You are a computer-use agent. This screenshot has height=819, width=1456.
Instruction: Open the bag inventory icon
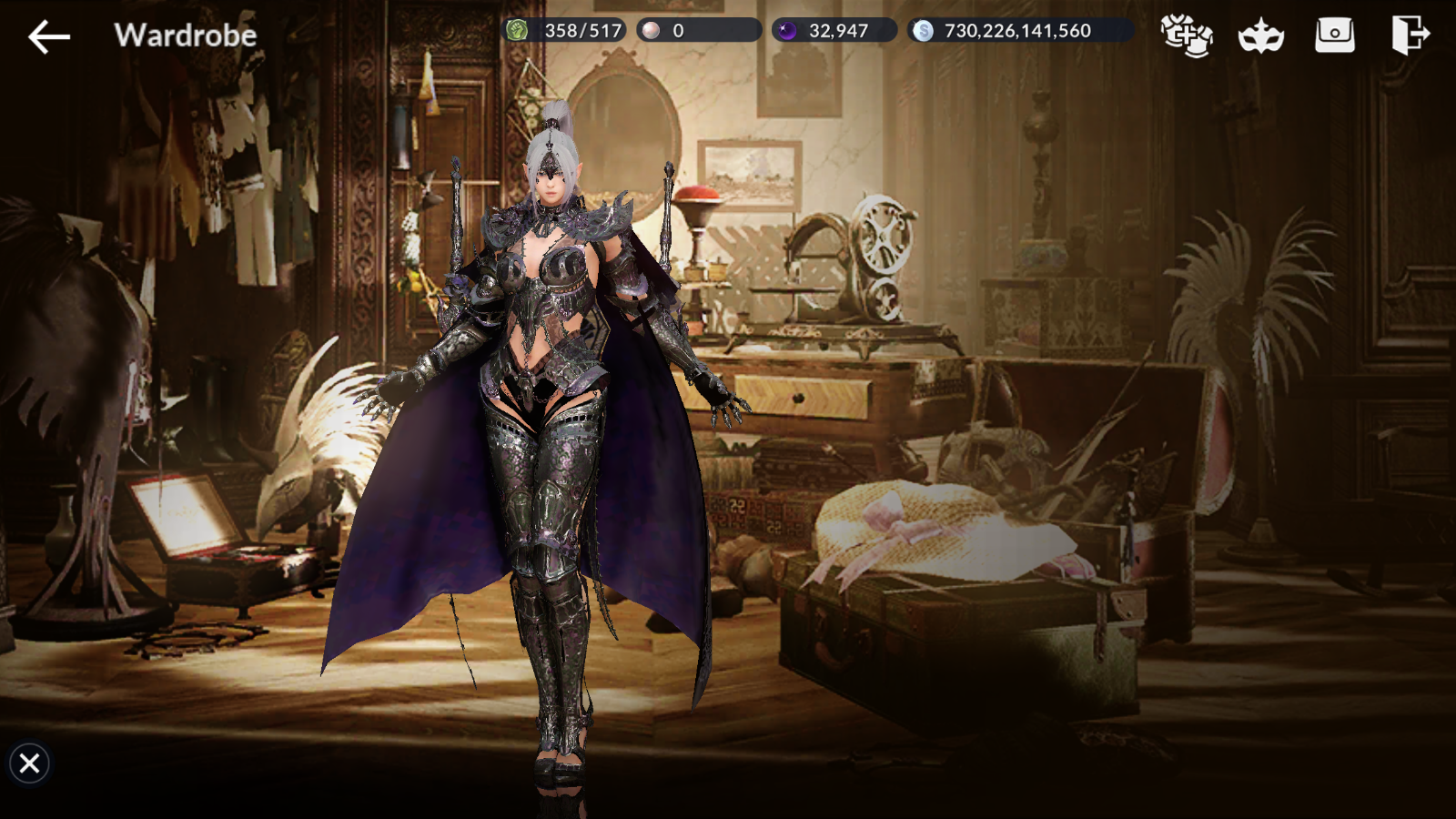click(1335, 35)
